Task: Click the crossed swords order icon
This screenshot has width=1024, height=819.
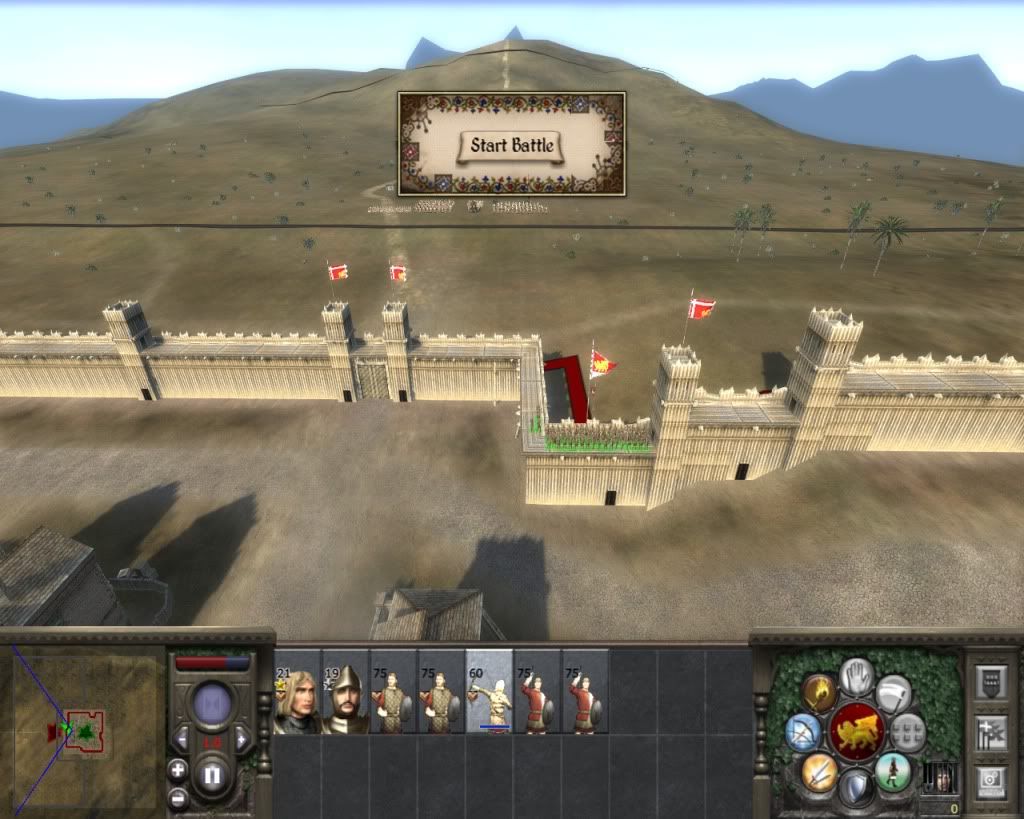Action: pos(819,772)
